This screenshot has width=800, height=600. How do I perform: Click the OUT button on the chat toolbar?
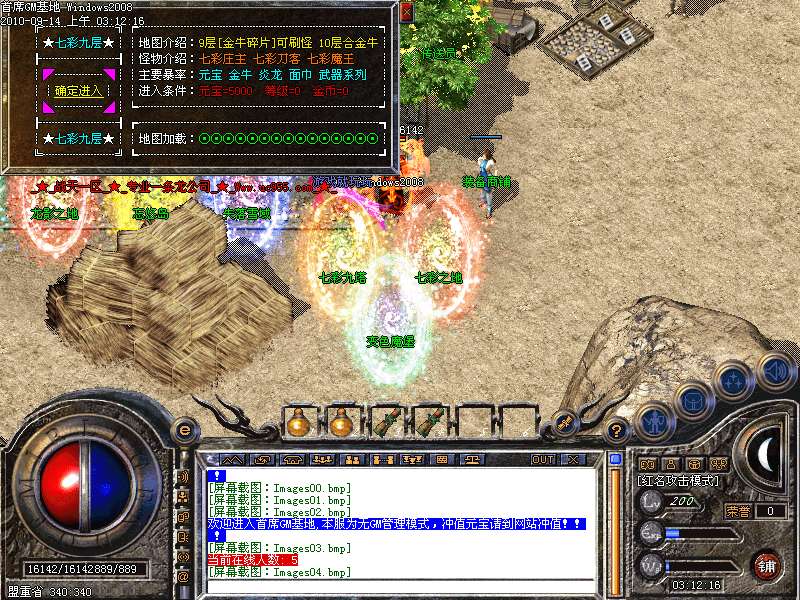(x=542, y=460)
